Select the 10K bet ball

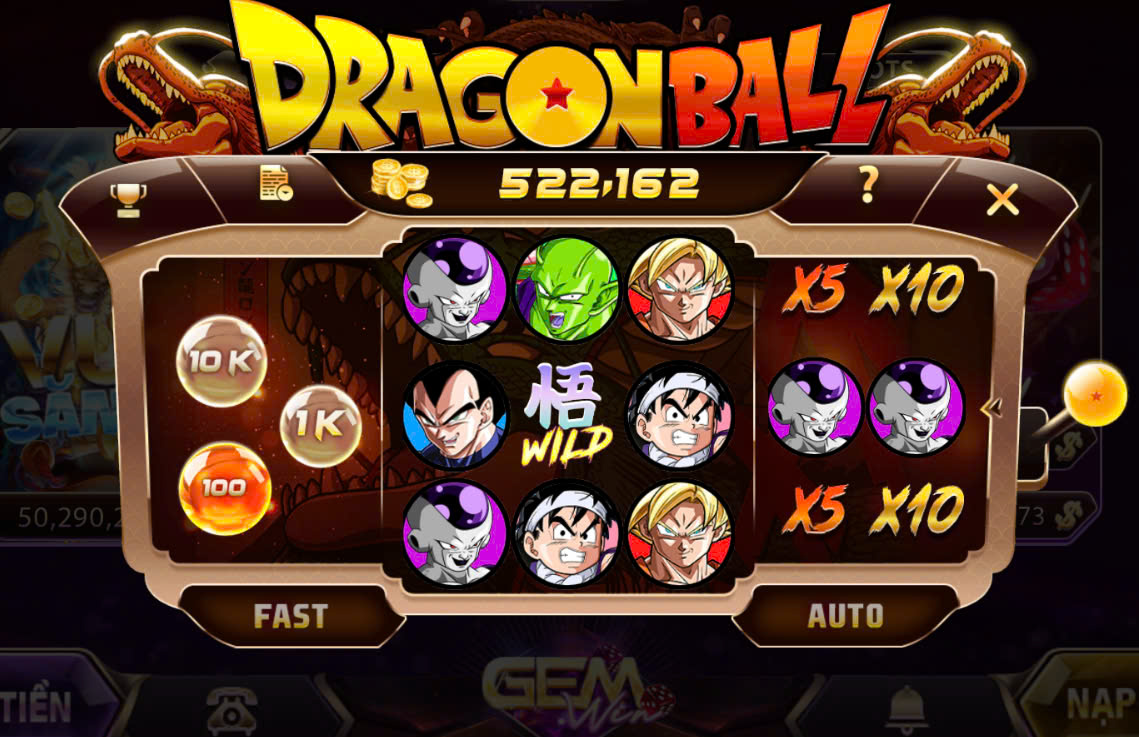(x=221, y=361)
